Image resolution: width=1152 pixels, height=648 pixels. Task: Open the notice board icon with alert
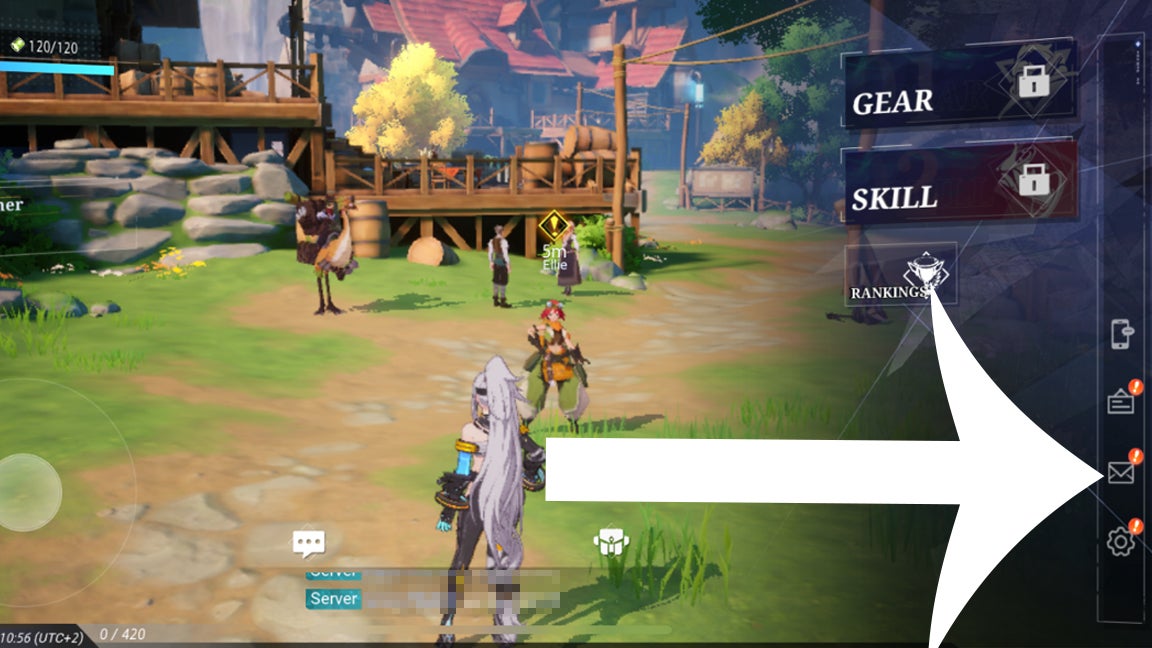[1121, 402]
